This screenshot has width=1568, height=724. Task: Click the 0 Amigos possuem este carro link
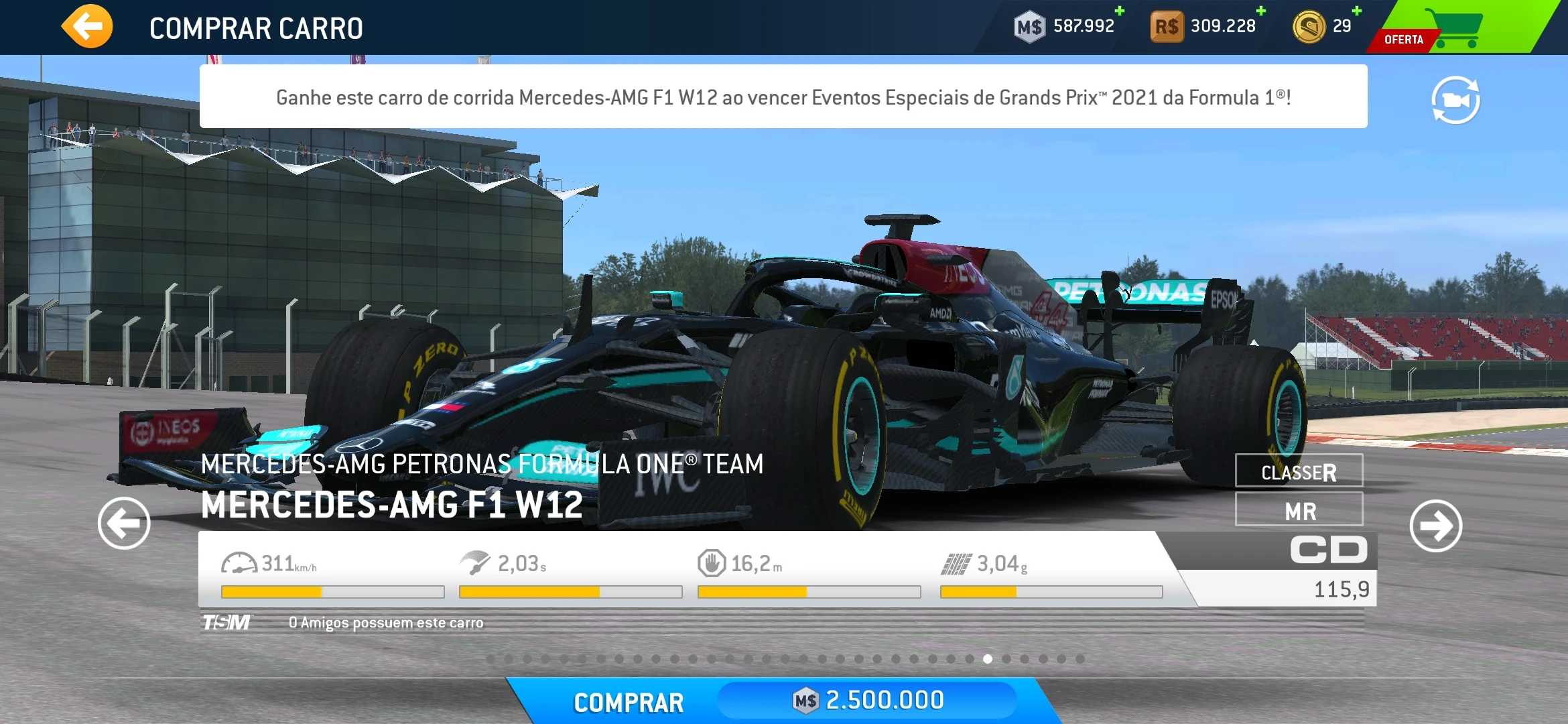tap(385, 623)
